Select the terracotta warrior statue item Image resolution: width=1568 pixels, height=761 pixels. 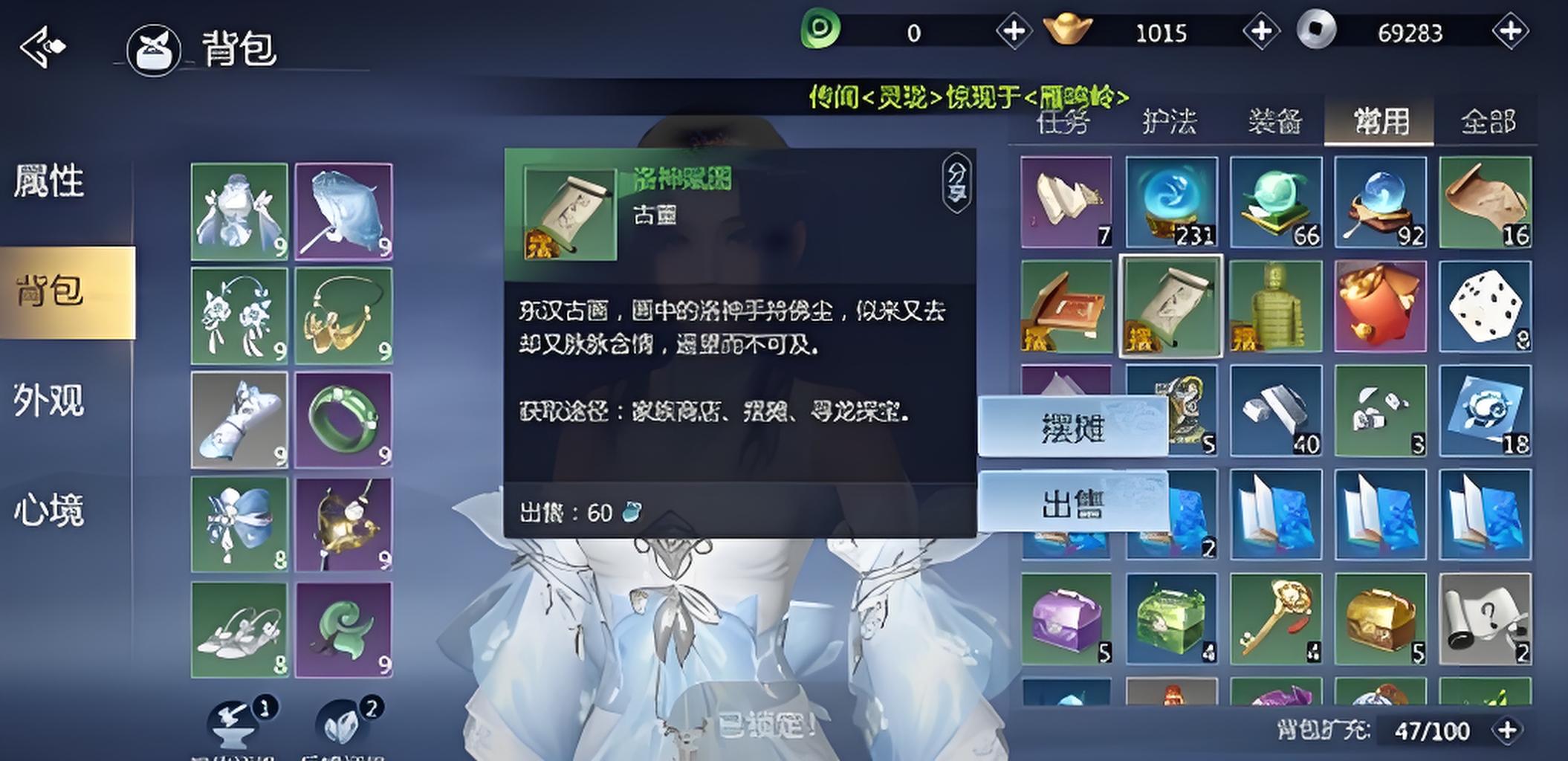[1275, 307]
